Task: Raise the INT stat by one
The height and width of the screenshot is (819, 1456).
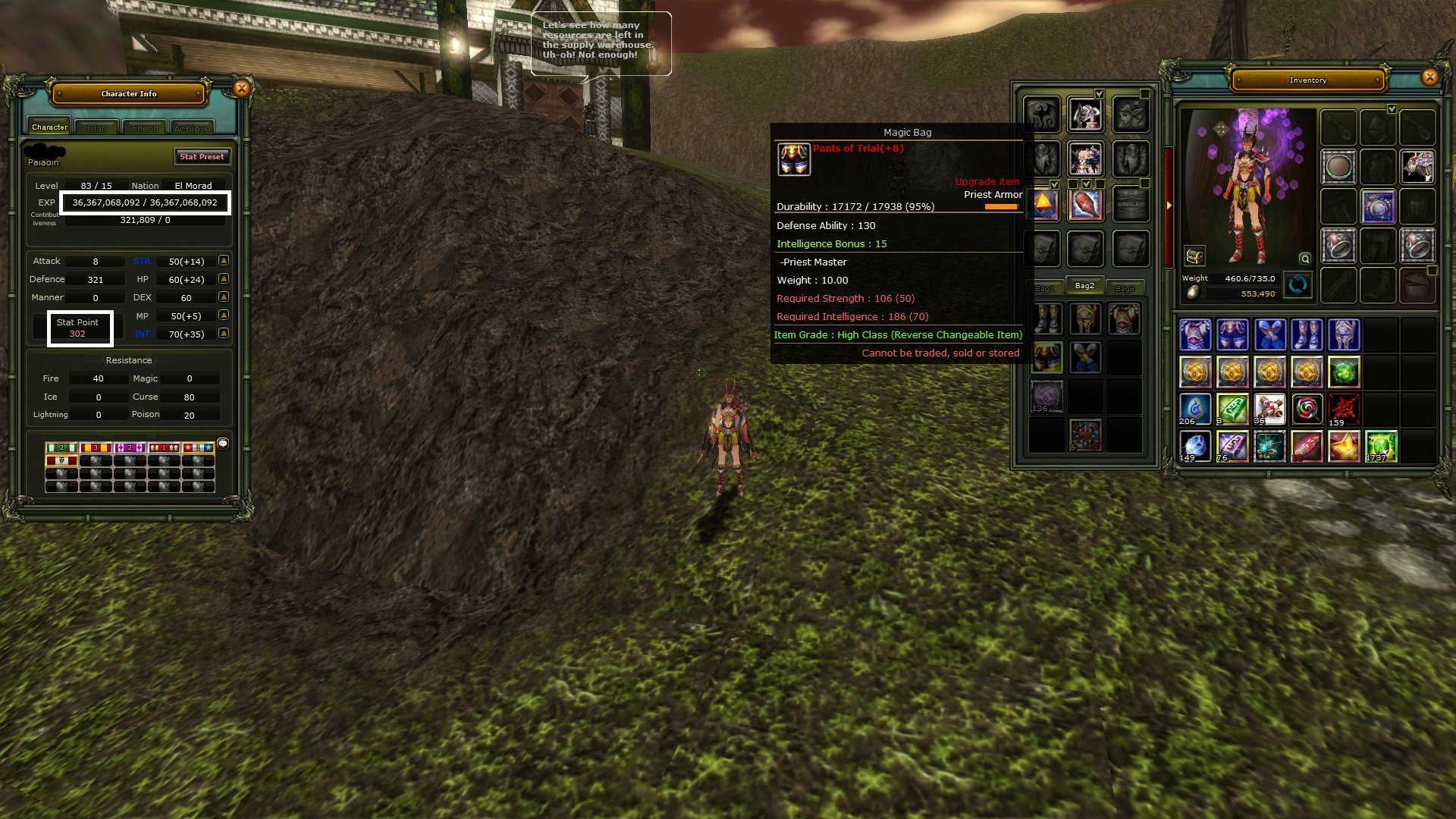Action: (x=224, y=334)
